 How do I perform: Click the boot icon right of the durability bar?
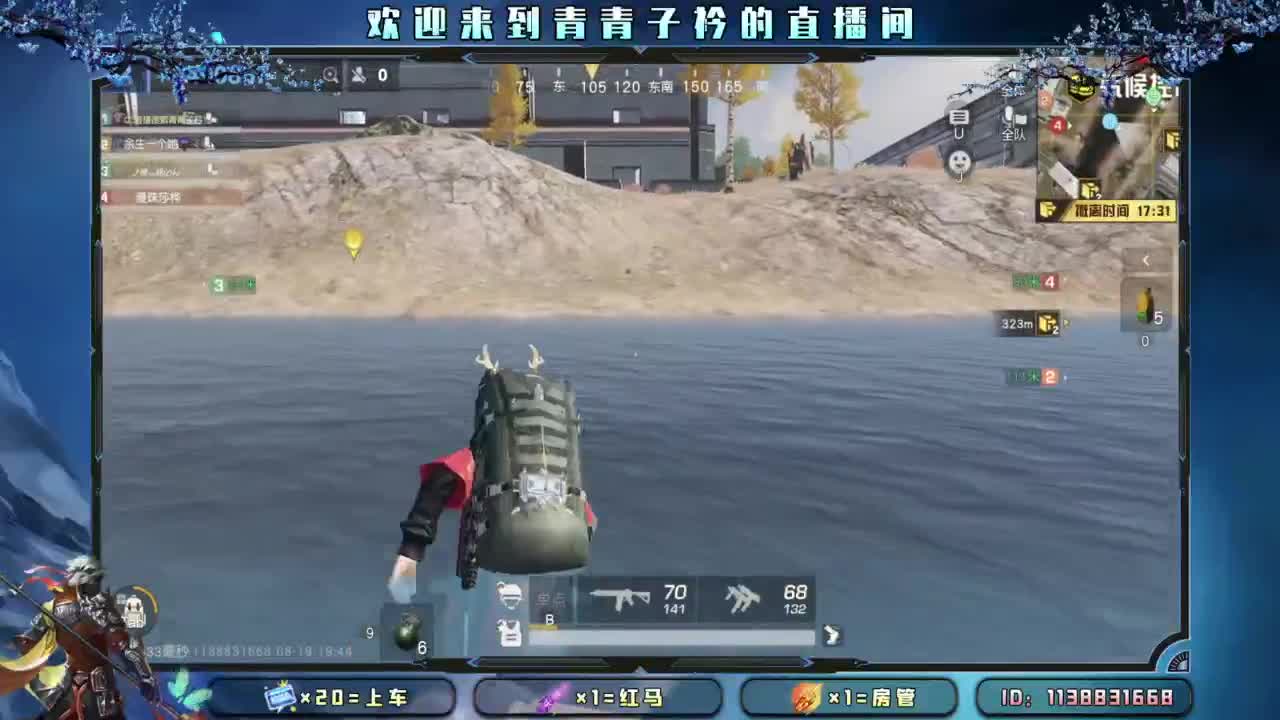pyautogui.click(x=833, y=637)
